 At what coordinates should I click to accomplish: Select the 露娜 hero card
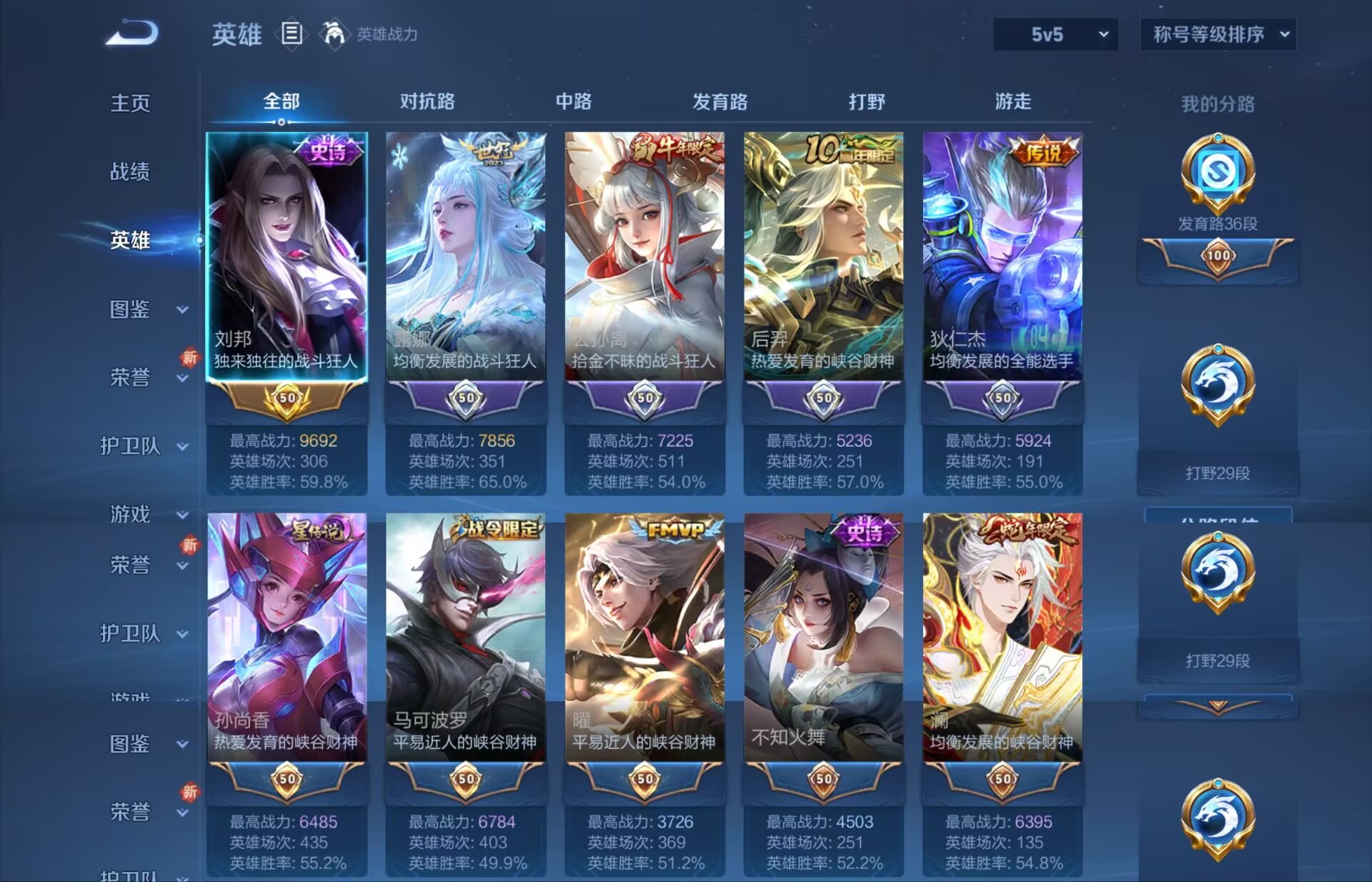(465, 257)
